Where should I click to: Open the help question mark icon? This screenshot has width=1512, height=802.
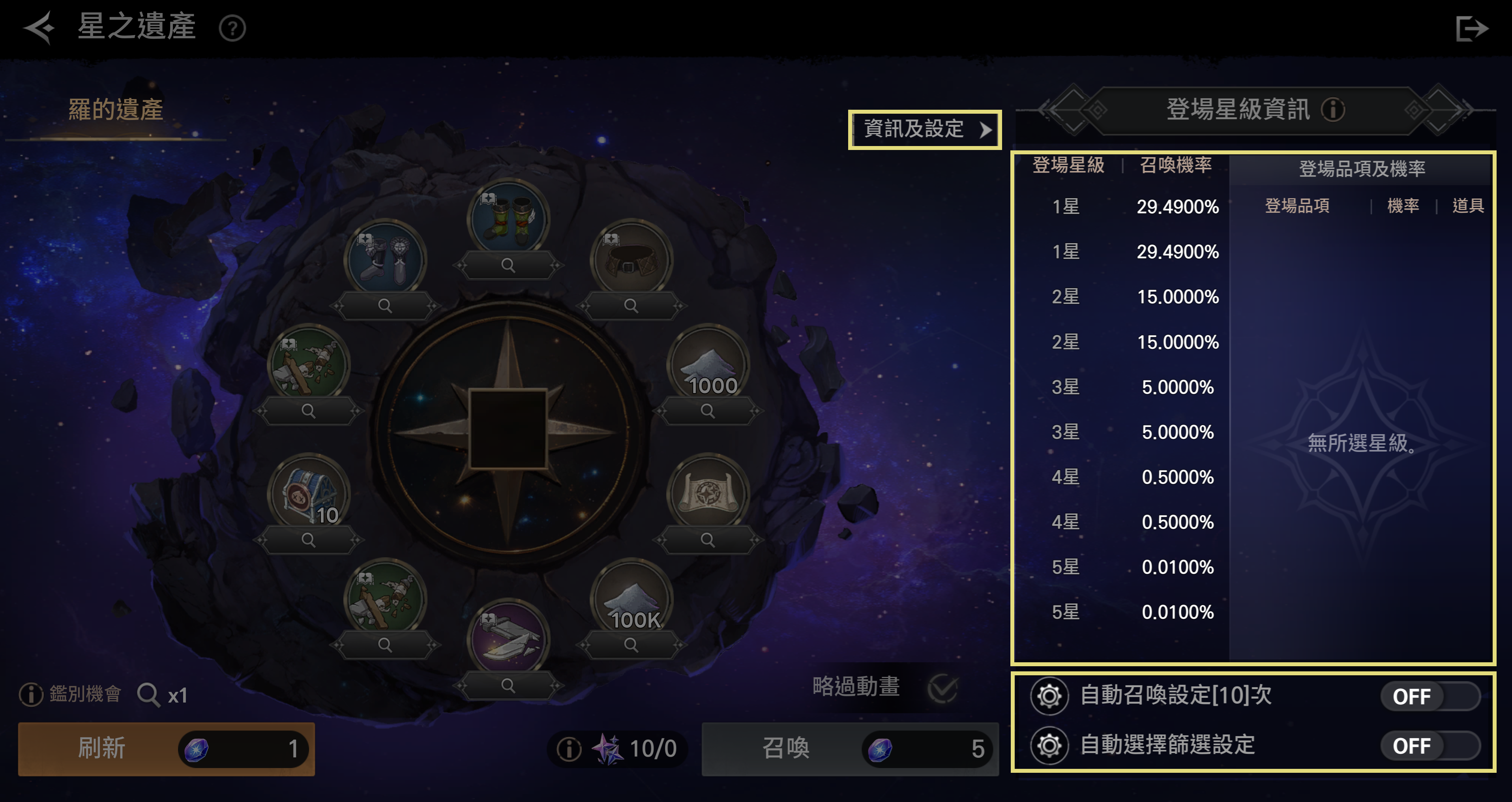(232, 28)
